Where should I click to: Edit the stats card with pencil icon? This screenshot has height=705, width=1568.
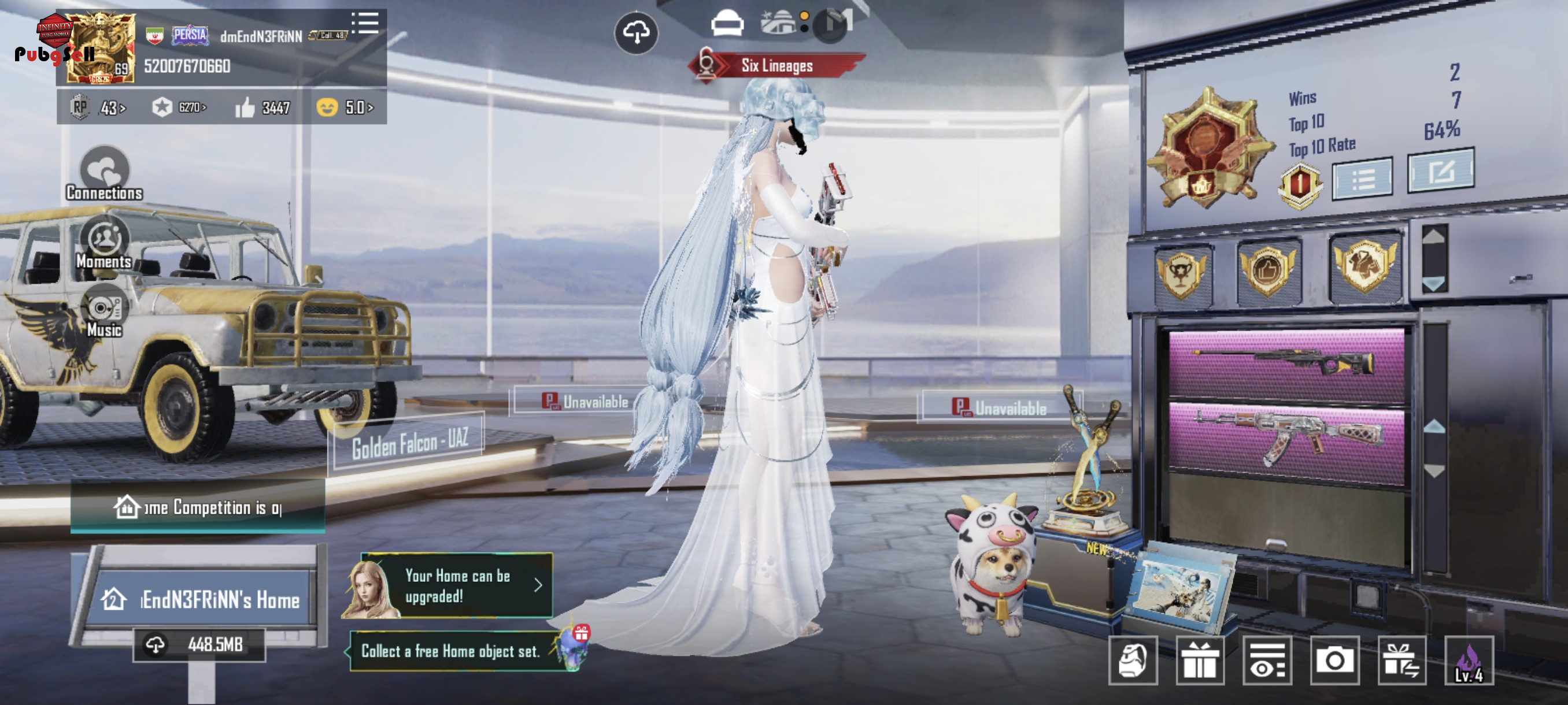(1440, 172)
